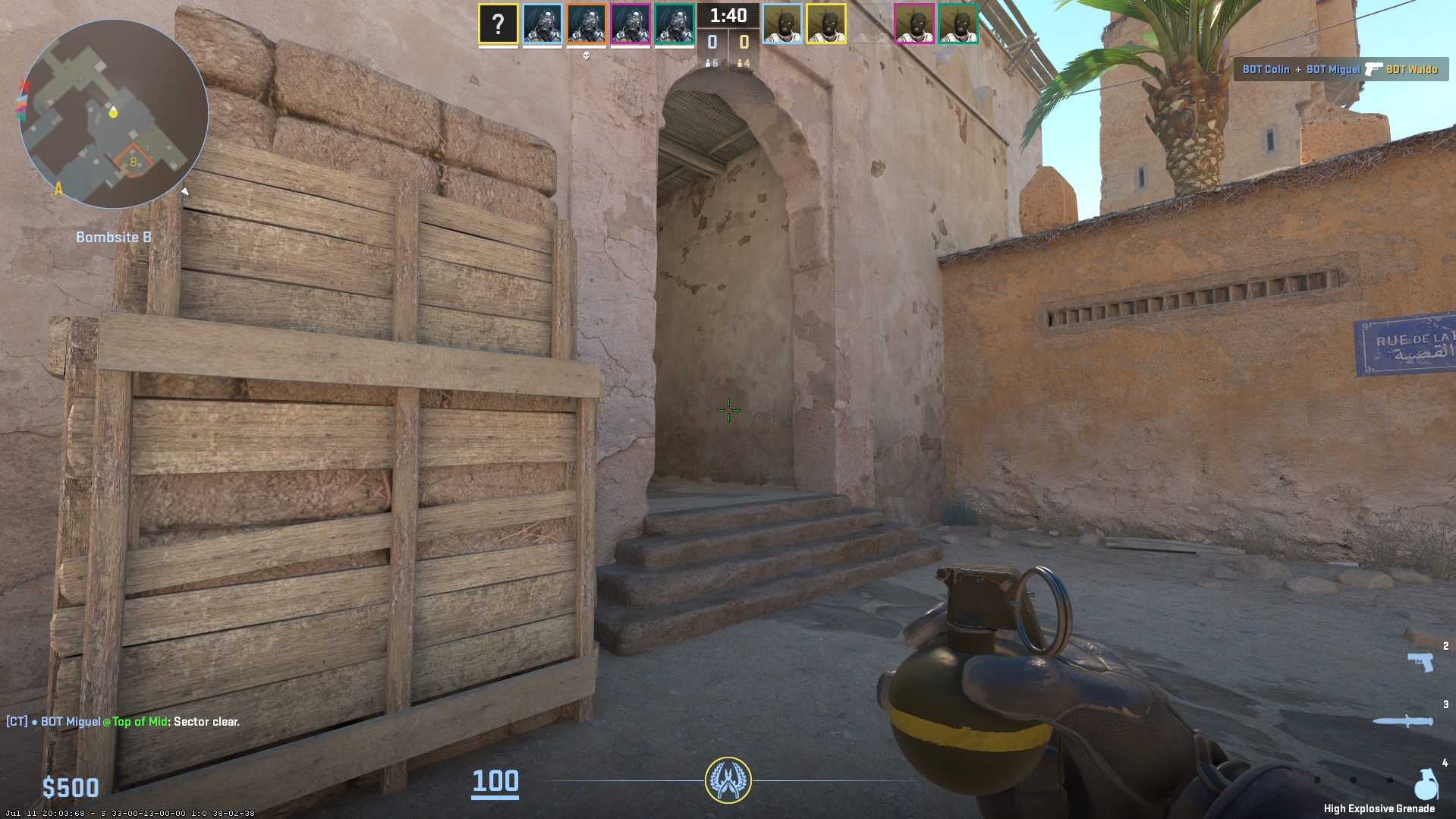
Task: Click the T score of 0
Action: [x=744, y=42]
